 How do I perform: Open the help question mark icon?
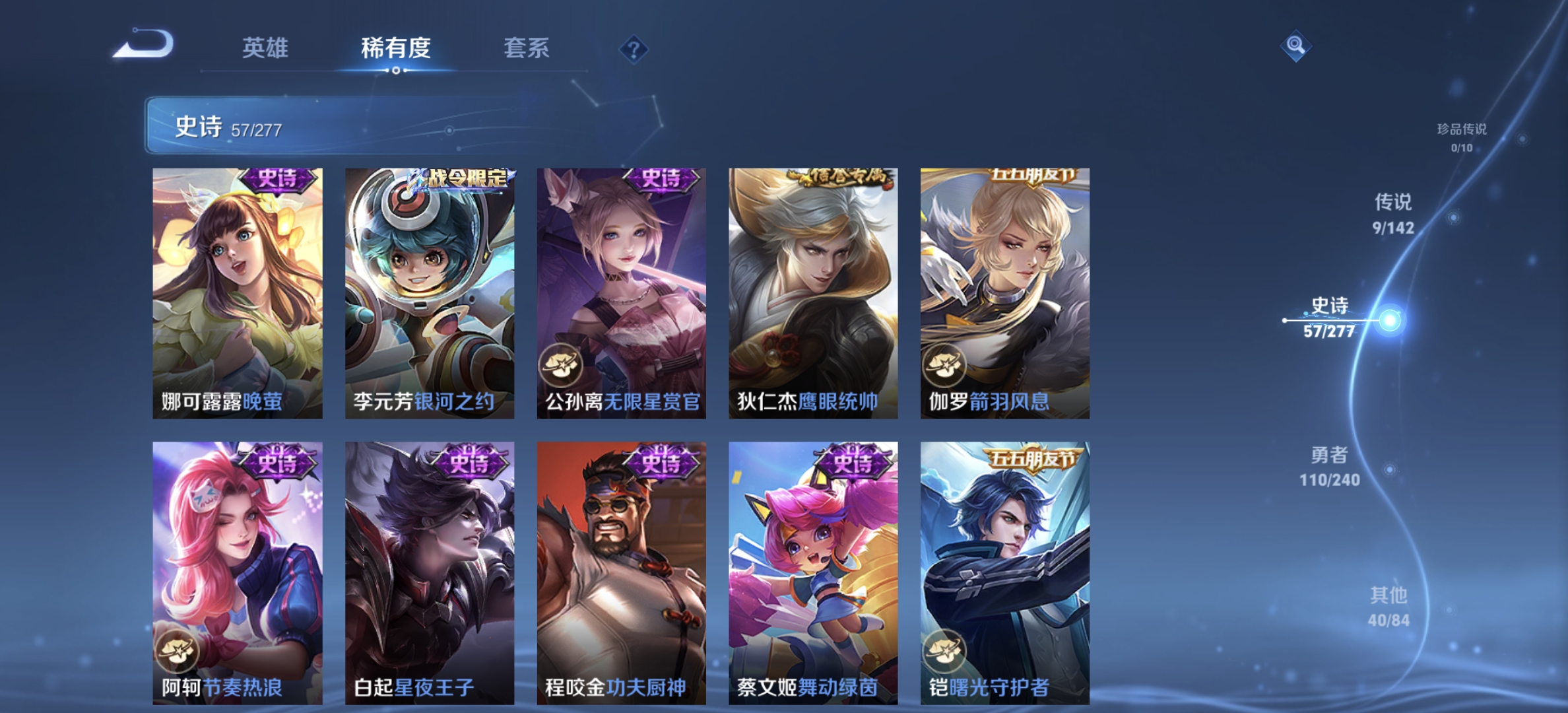tap(632, 48)
